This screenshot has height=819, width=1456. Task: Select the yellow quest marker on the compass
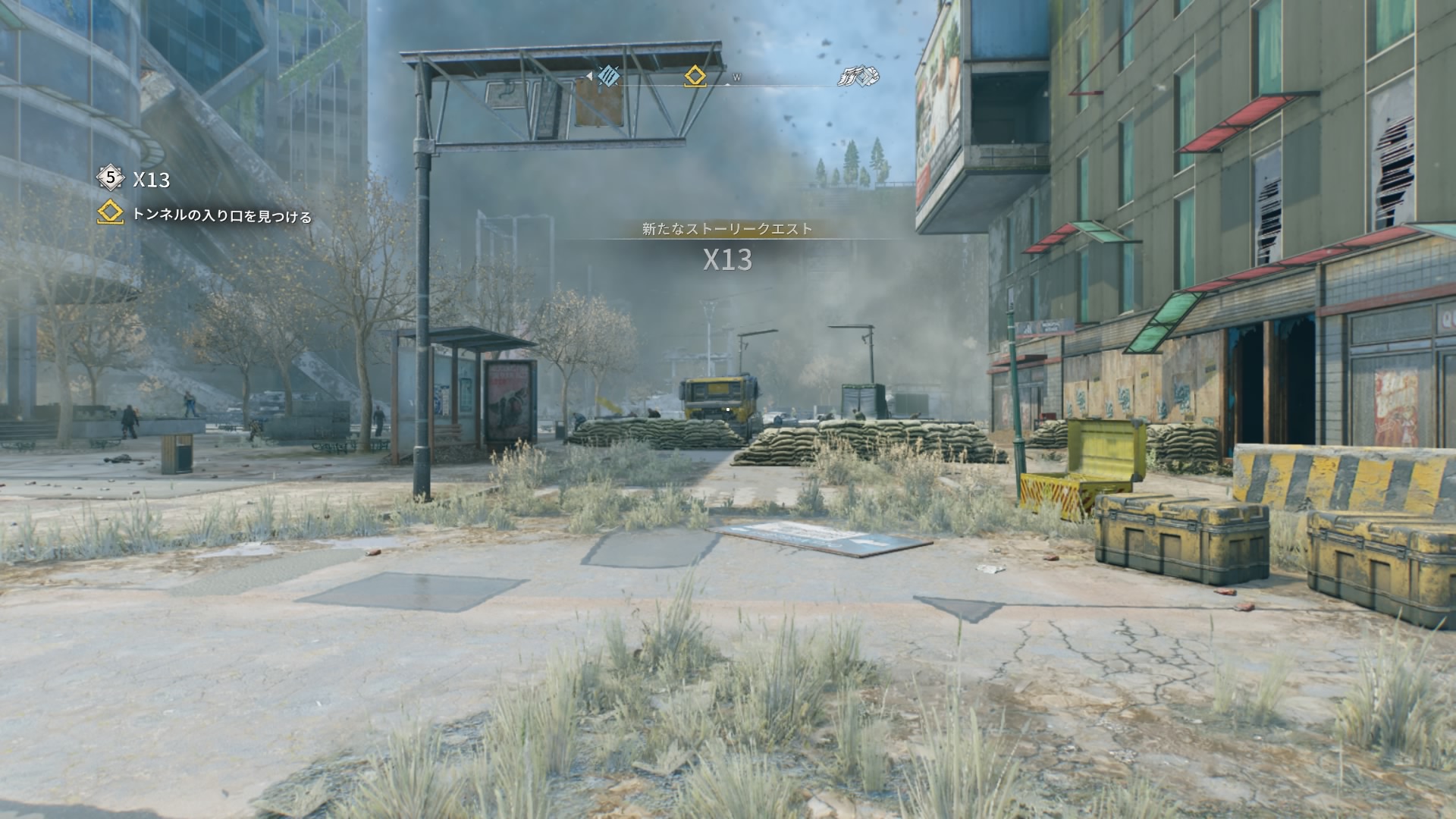tap(695, 76)
